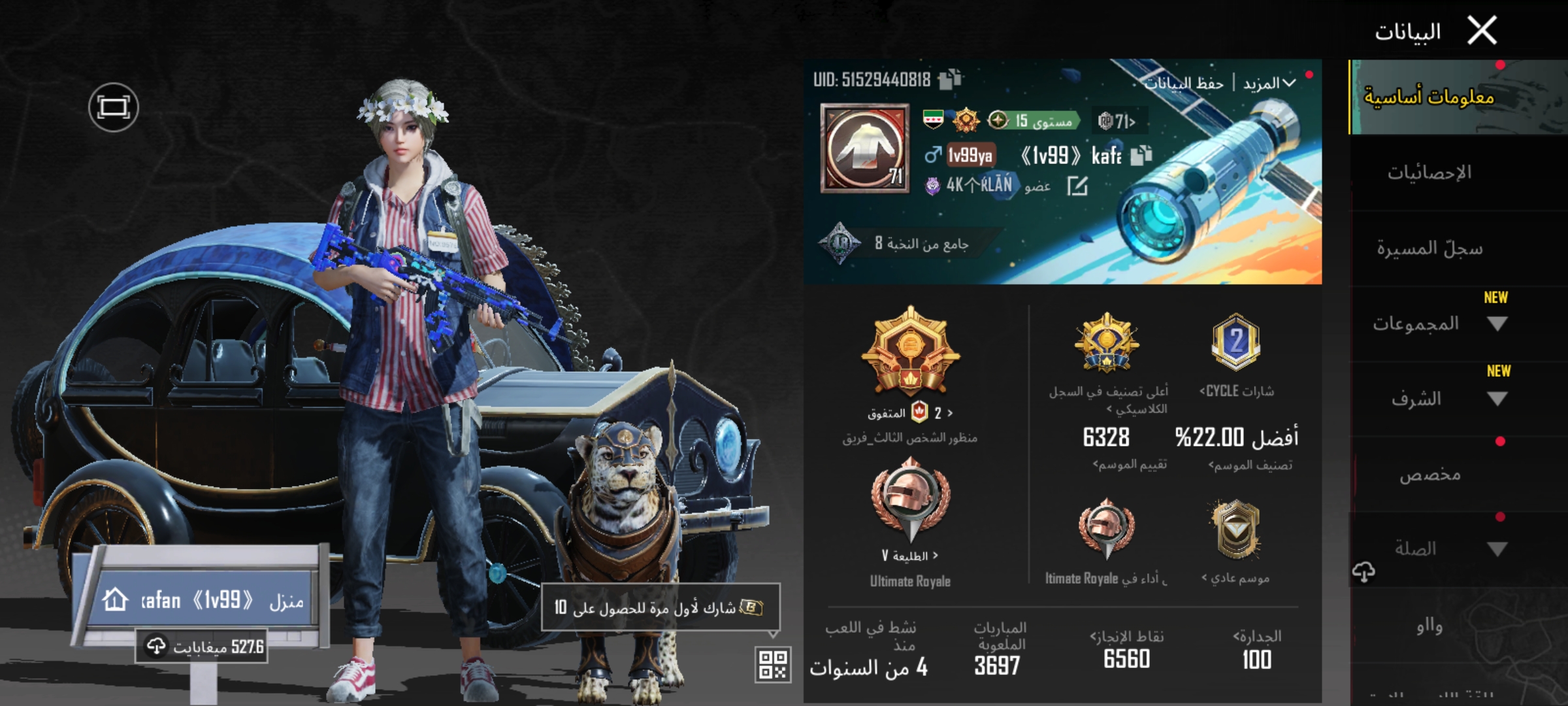Image resolution: width=1568 pixels, height=706 pixels.
Task: Copy the player UID
Action: pos(949,80)
